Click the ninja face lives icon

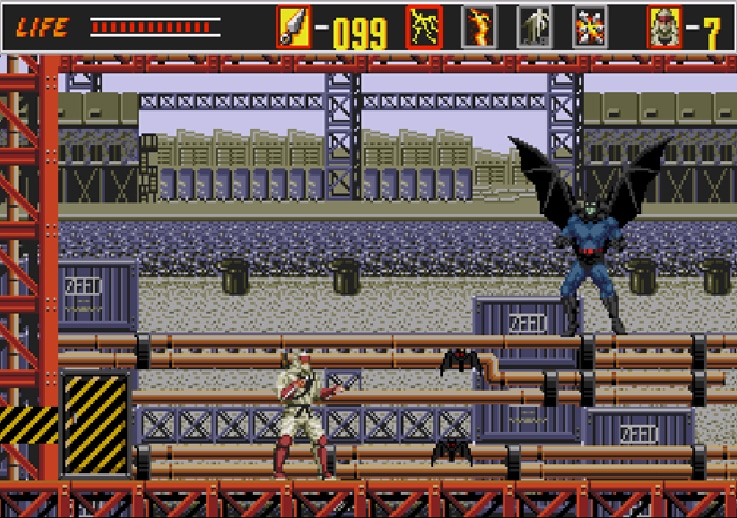pyautogui.click(x=664, y=27)
